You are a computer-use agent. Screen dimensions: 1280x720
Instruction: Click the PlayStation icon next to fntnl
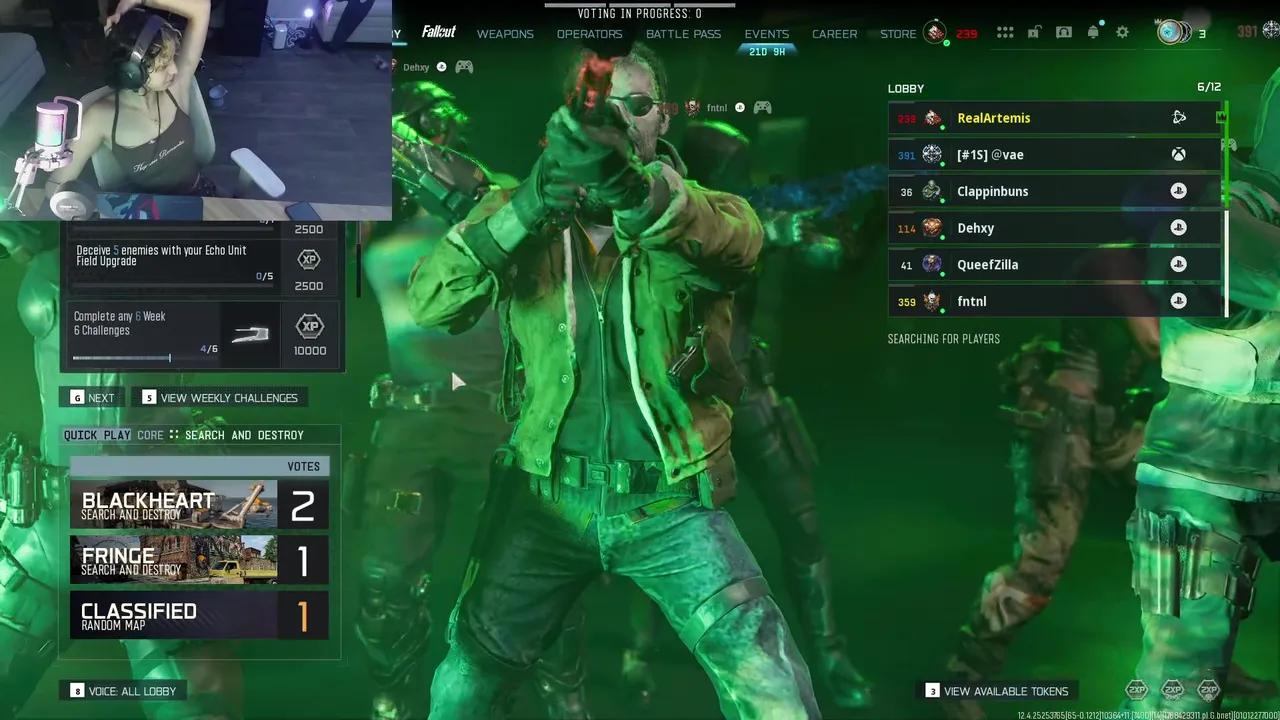[x=1178, y=301]
